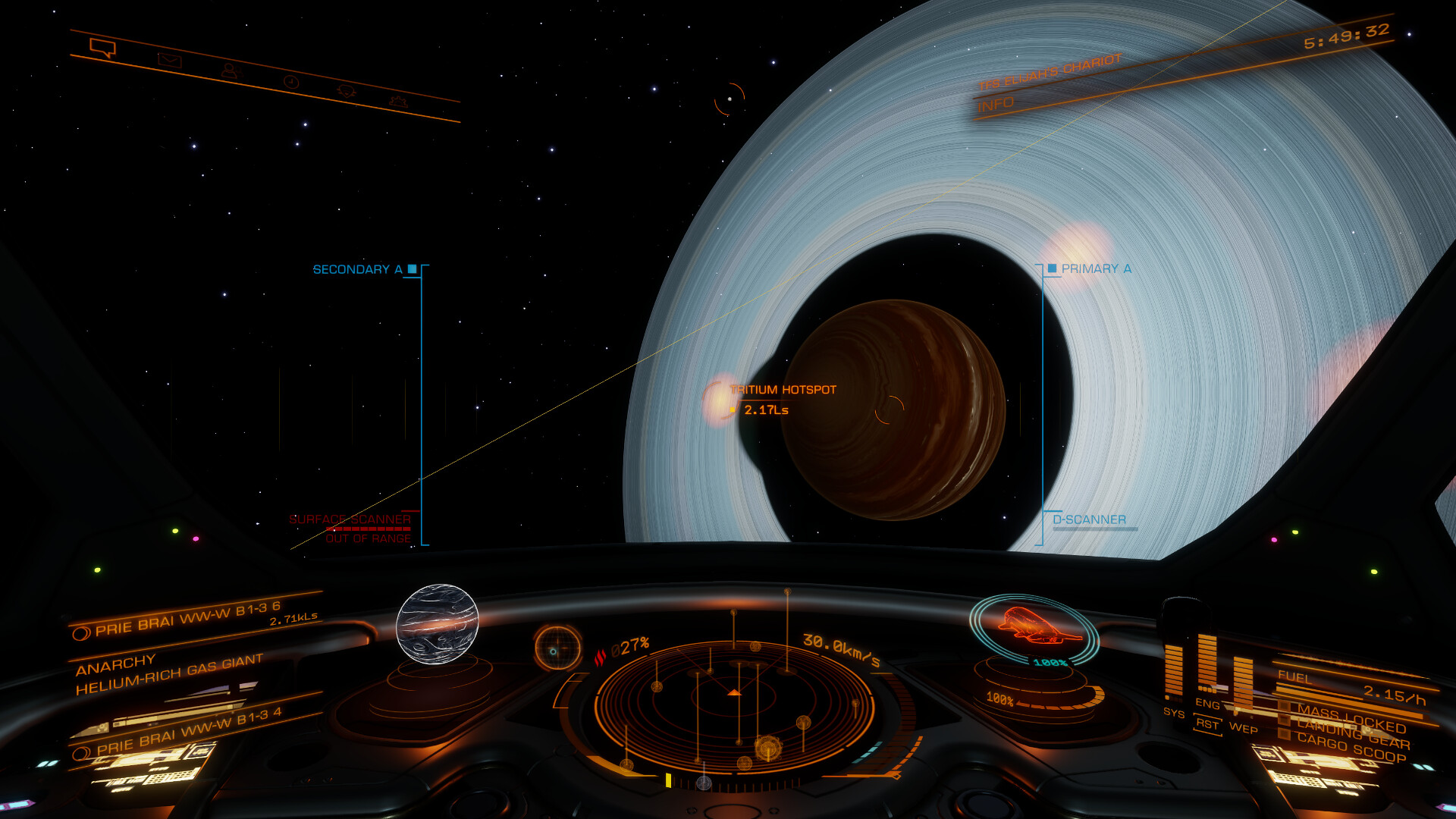The height and width of the screenshot is (819, 1456).
Task: Select the Primary A fire group label
Action: point(1095,269)
